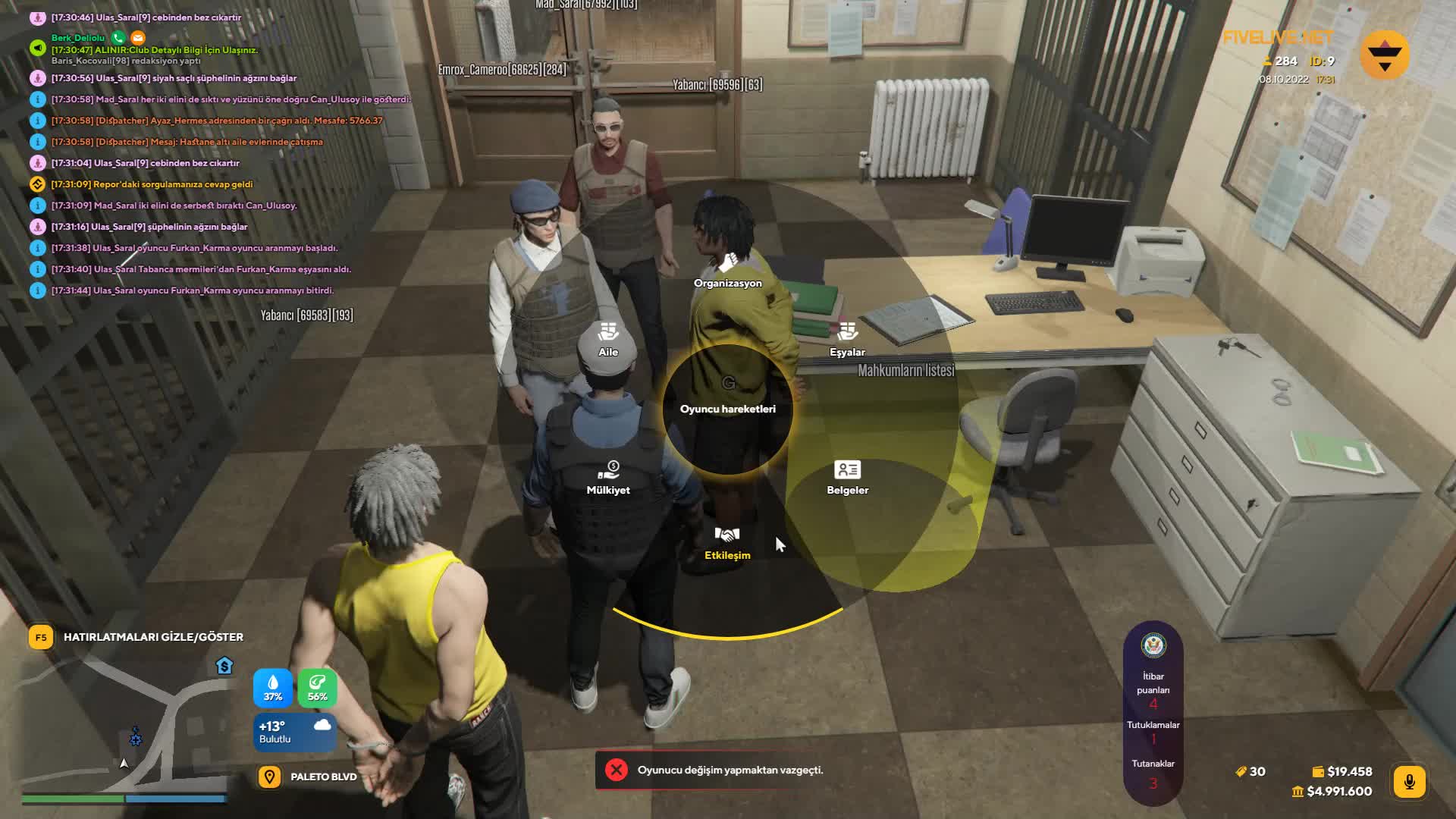The height and width of the screenshot is (819, 1456).
Task: Toggle the yellow microphone button
Action: [1409, 782]
